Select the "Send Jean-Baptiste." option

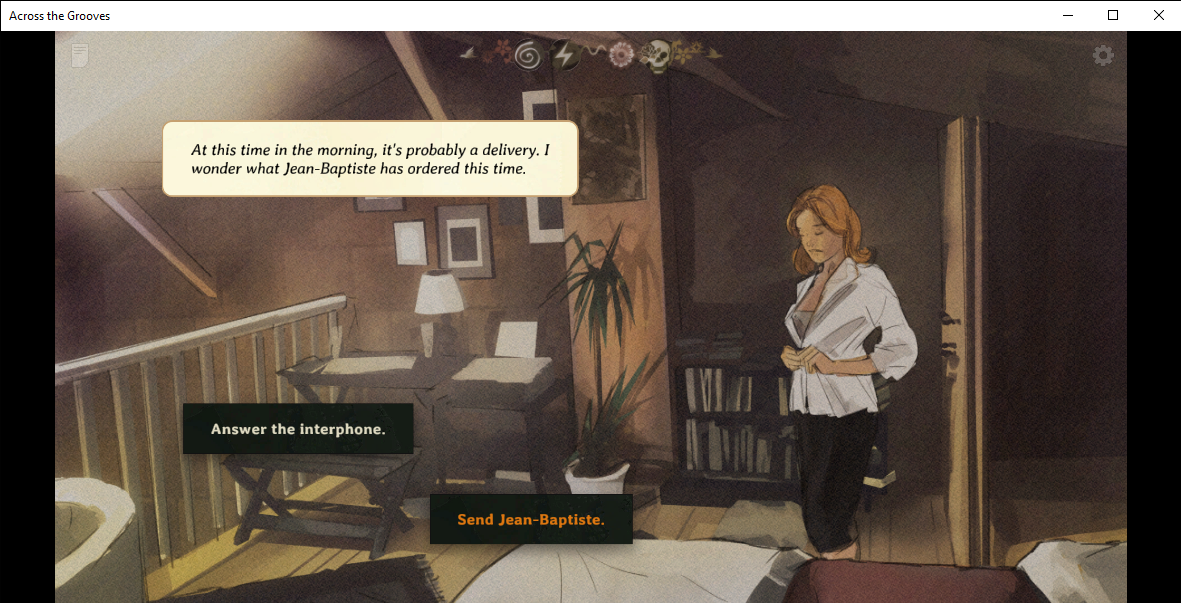[x=531, y=520]
